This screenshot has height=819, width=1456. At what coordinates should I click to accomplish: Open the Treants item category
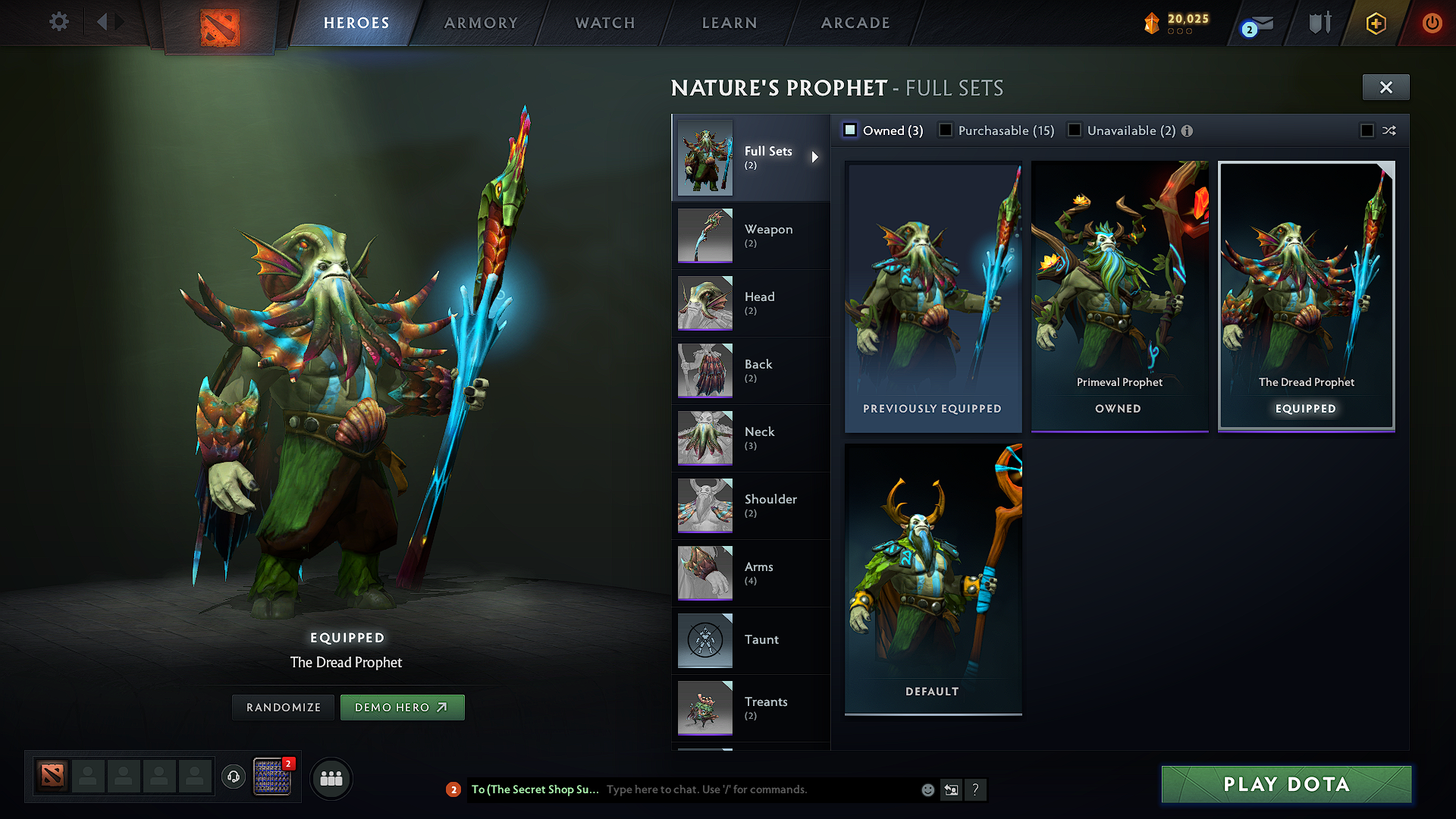(750, 708)
